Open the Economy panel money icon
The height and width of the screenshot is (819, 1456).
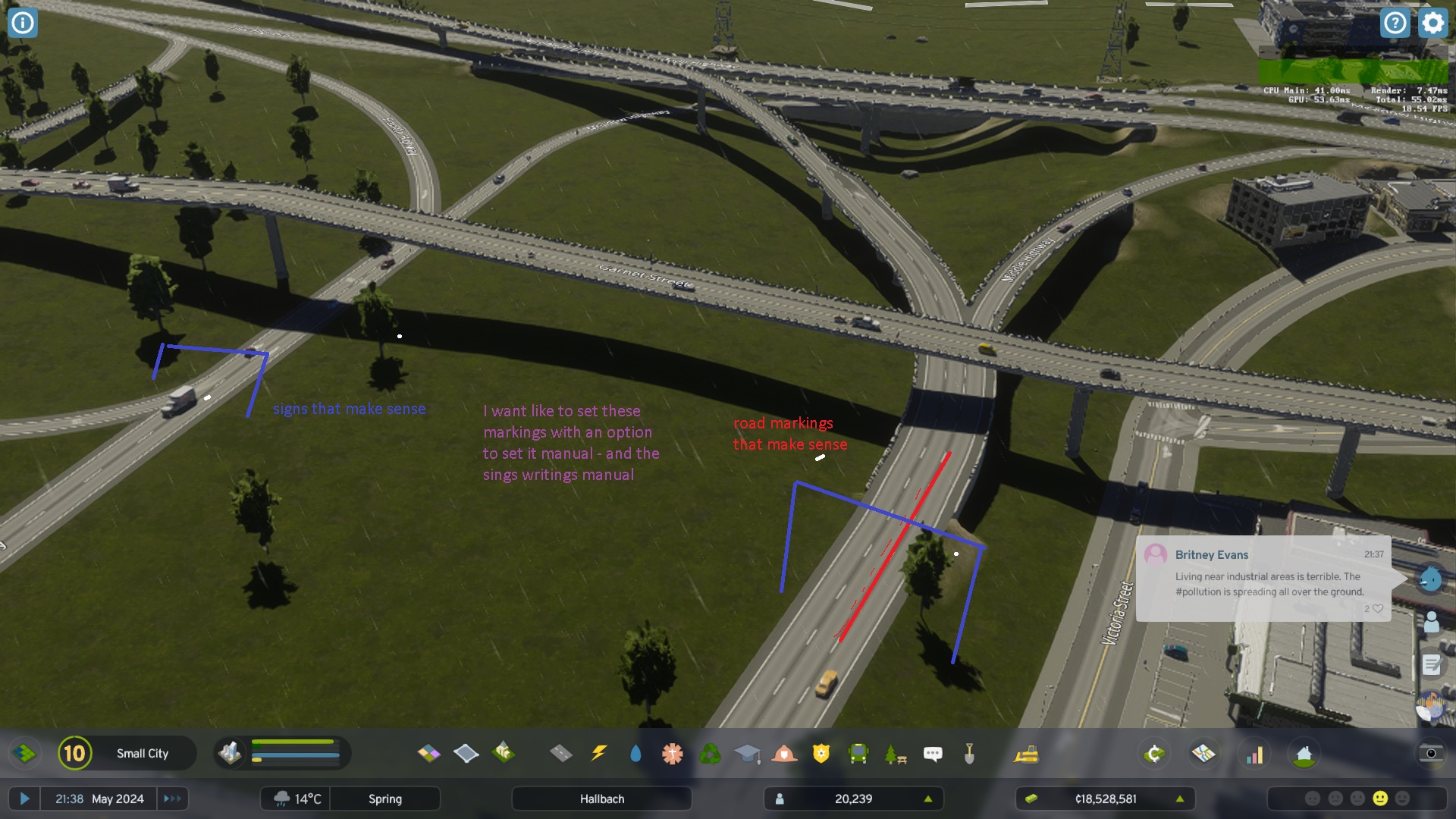1153,753
